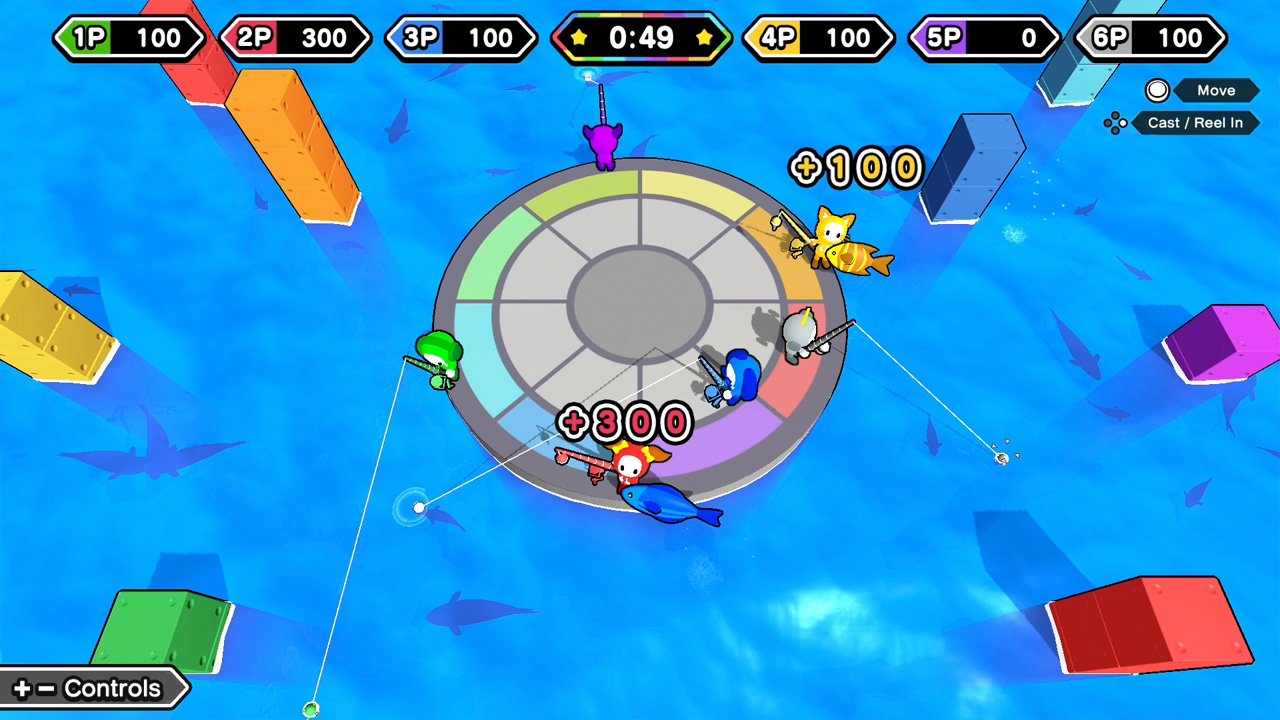Click the Move control stick icon
This screenshot has height=720, width=1280.
tap(1156, 91)
